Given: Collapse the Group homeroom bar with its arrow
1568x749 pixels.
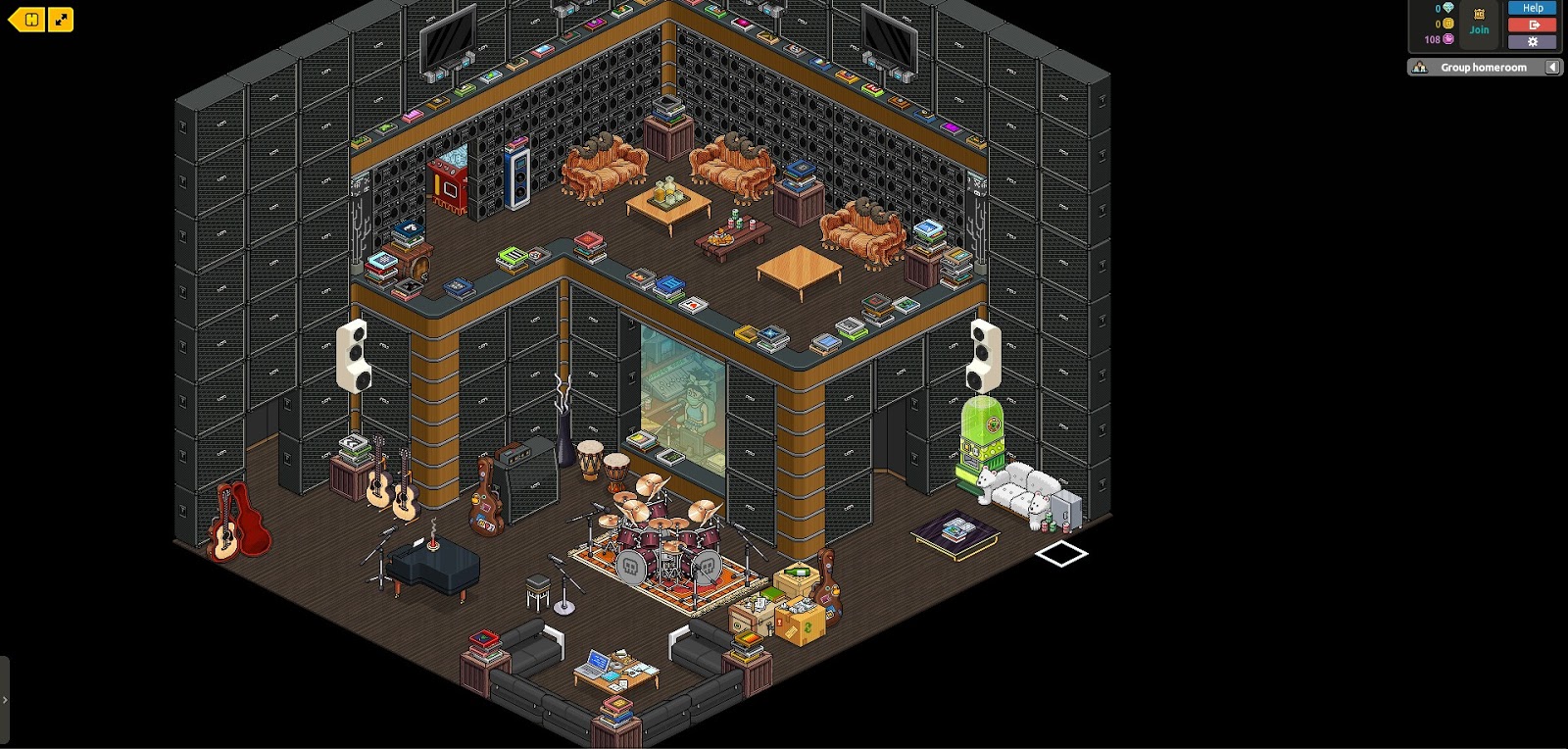Looking at the screenshot, I should pyautogui.click(x=1552, y=66).
